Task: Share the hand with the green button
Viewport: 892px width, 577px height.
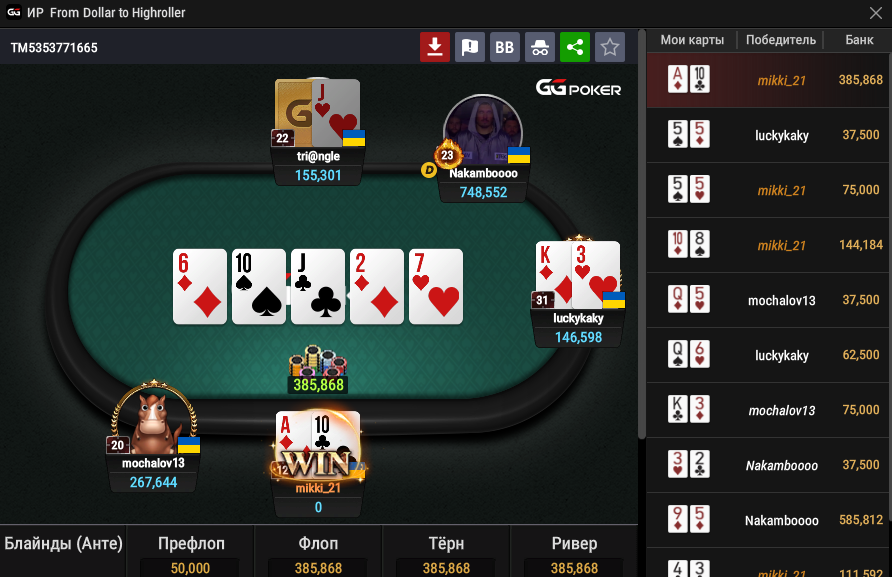Action: pyautogui.click(x=574, y=46)
